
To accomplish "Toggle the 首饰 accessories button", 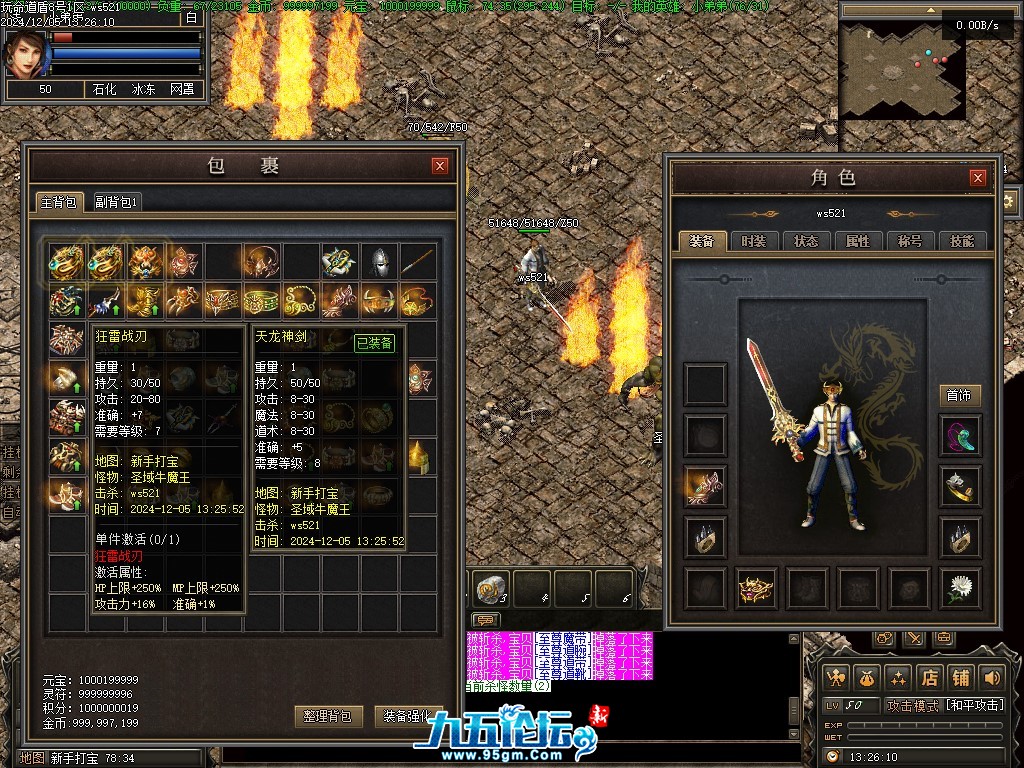I will click(x=959, y=395).
